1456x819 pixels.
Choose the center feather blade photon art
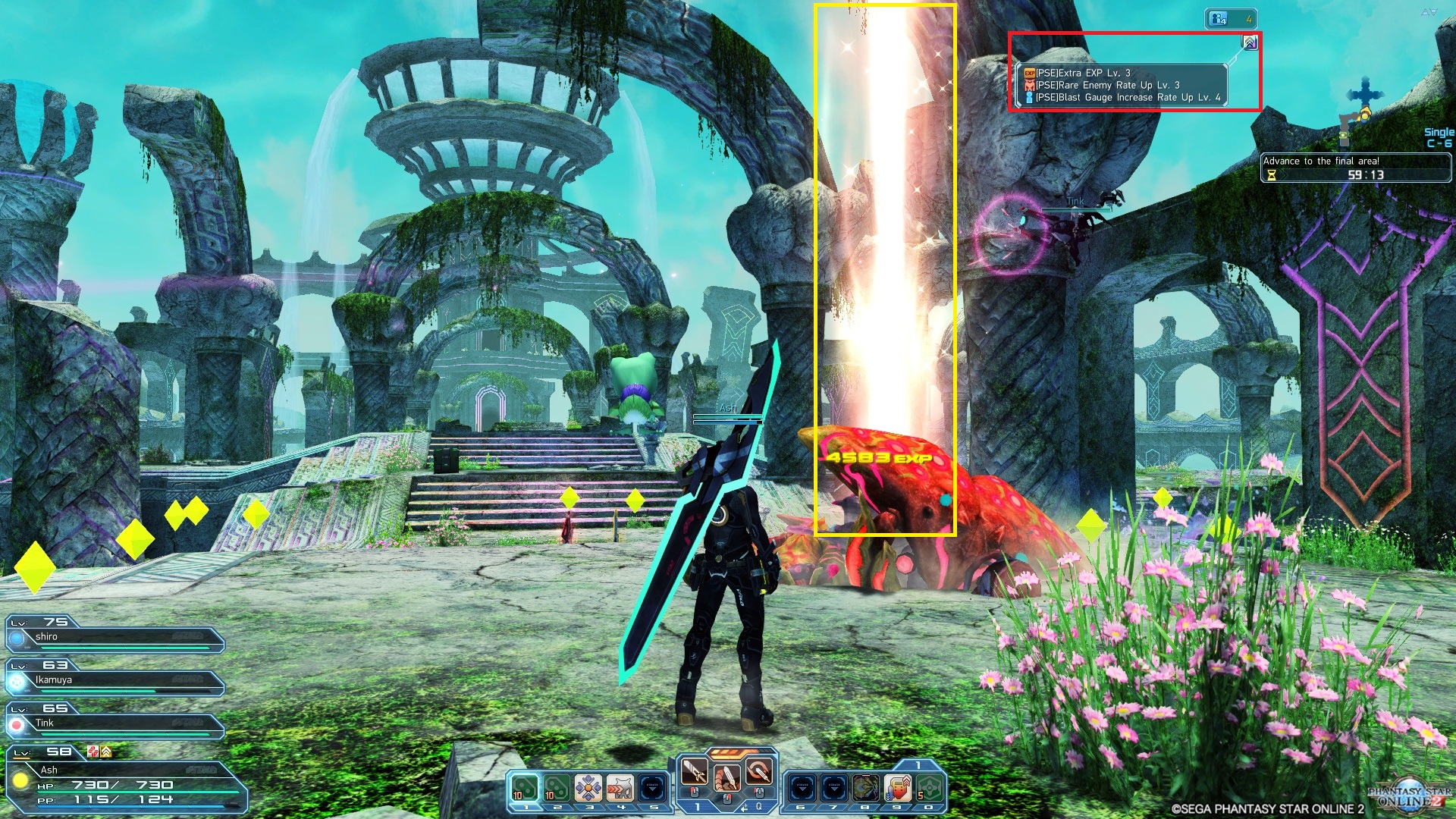point(726,777)
